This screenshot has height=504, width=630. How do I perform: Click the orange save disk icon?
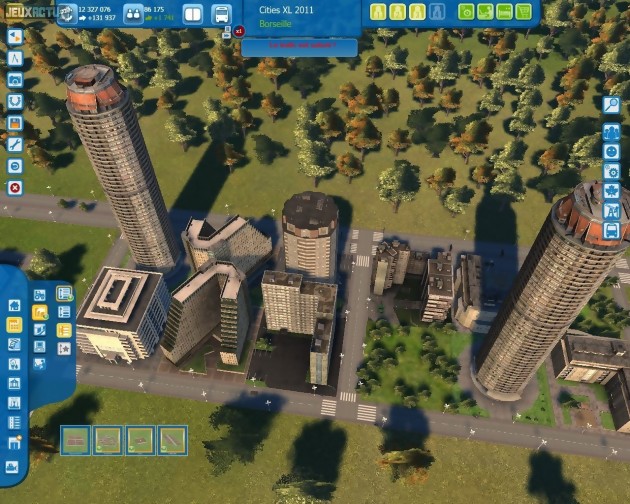pyautogui.click(x=15, y=122)
